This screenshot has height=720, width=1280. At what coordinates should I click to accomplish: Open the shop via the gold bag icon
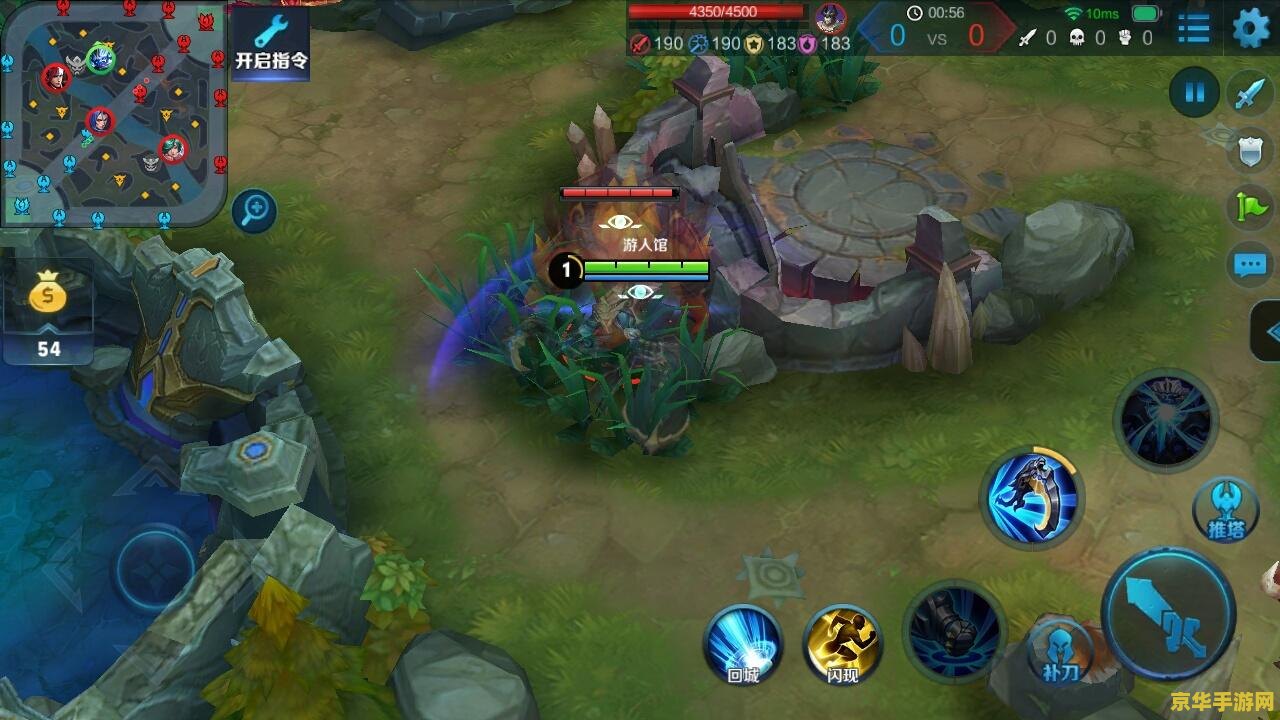pyautogui.click(x=47, y=297)
